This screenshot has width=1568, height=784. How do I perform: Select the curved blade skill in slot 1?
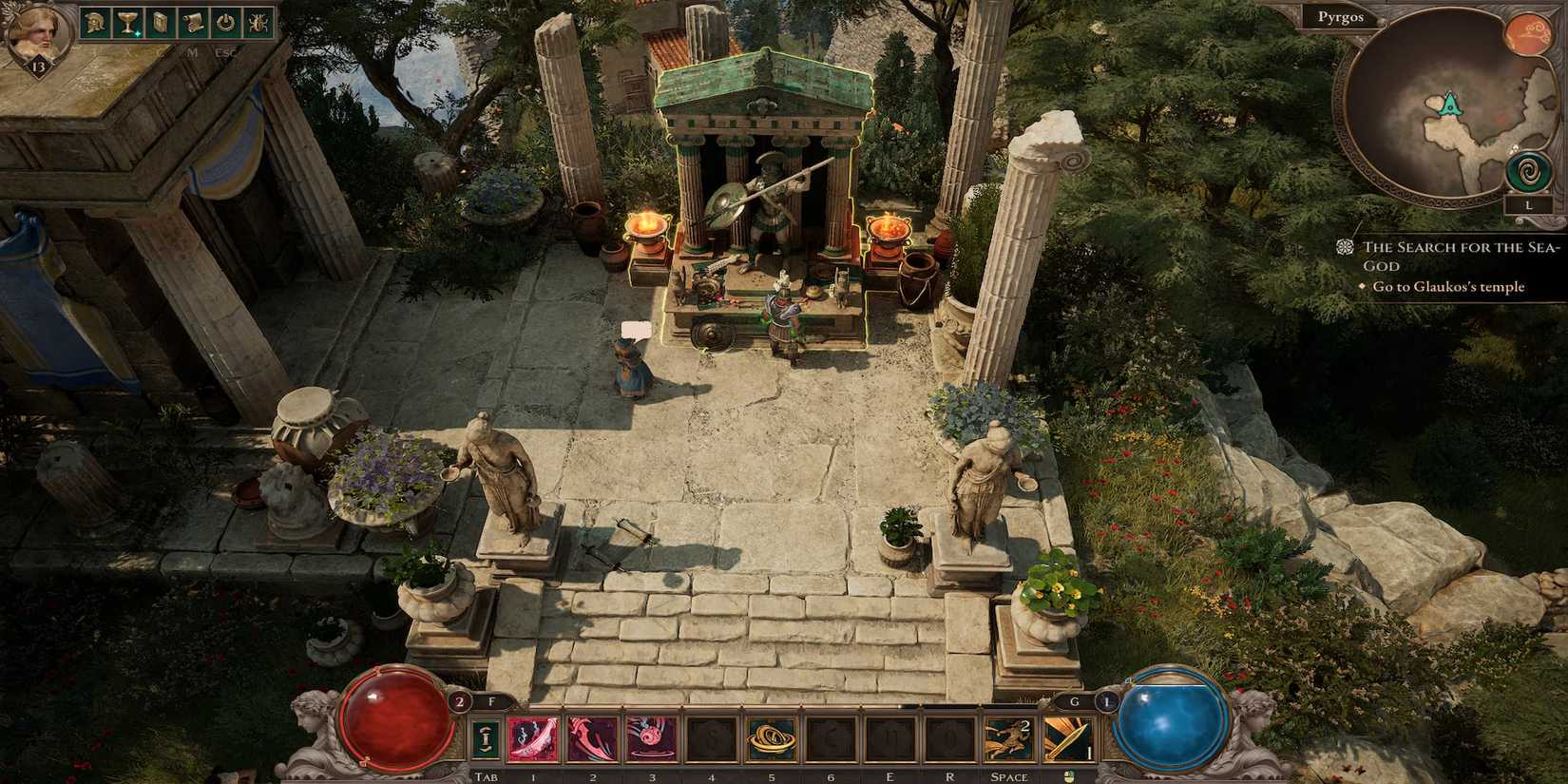[533, 739]
